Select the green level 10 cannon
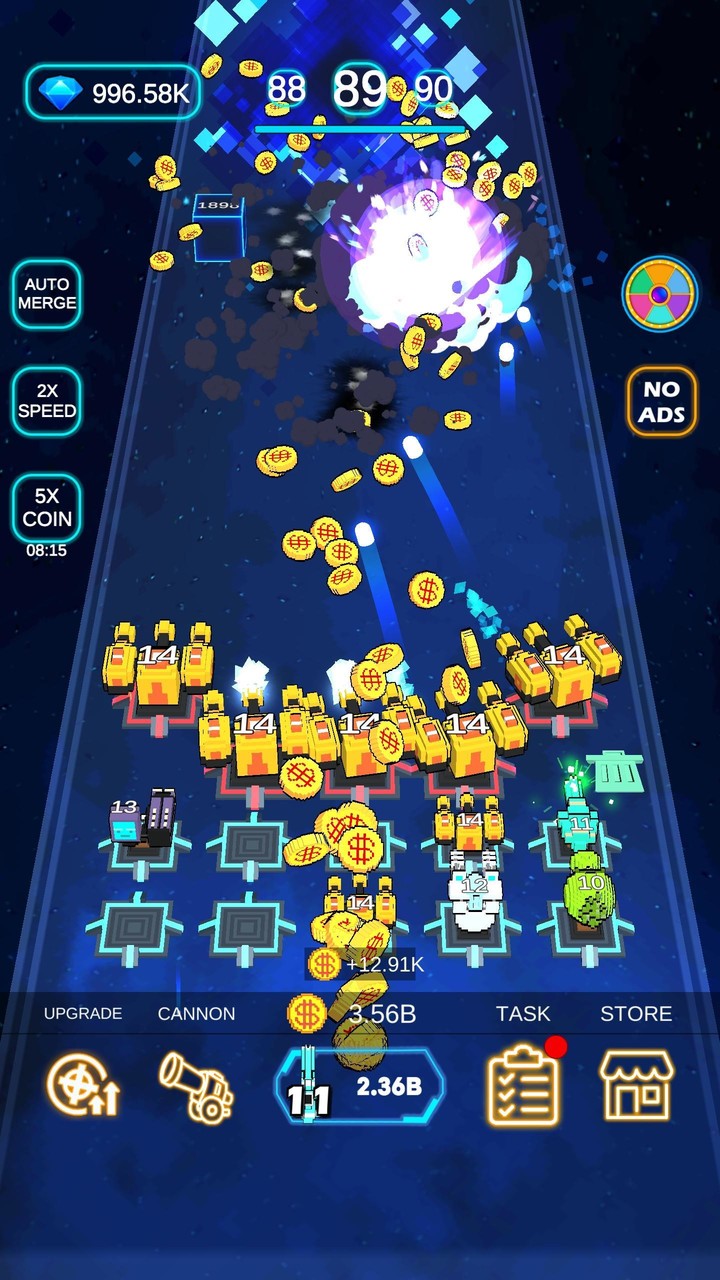 [x=588, y=892]
